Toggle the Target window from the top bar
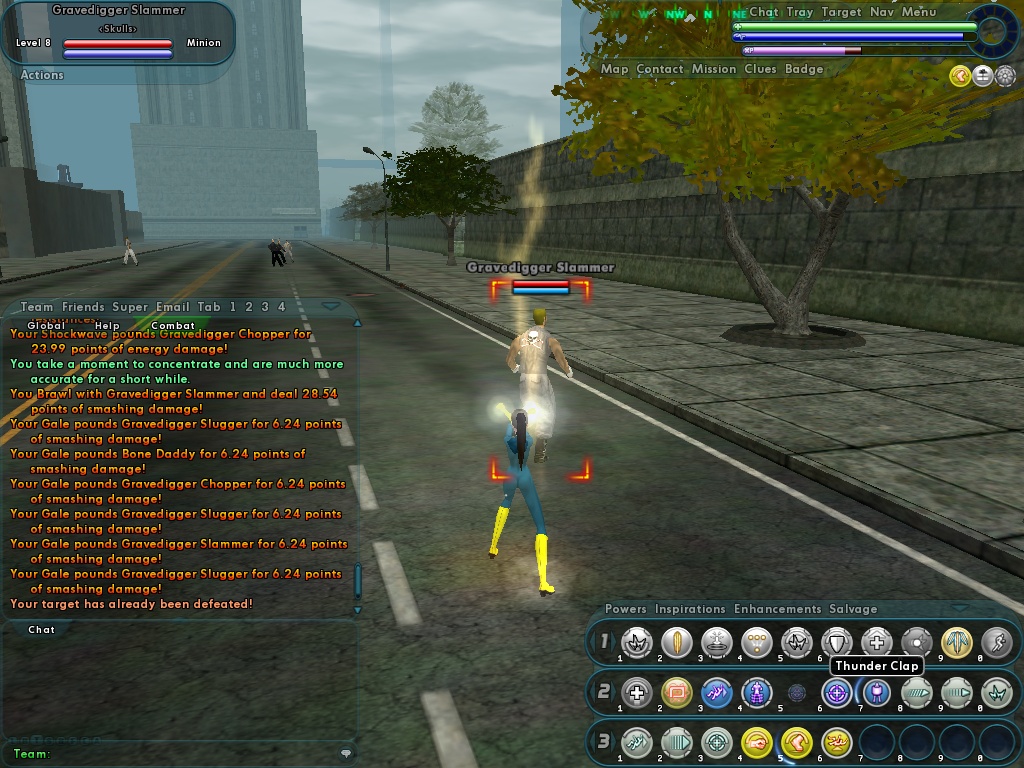 point(841,12)
